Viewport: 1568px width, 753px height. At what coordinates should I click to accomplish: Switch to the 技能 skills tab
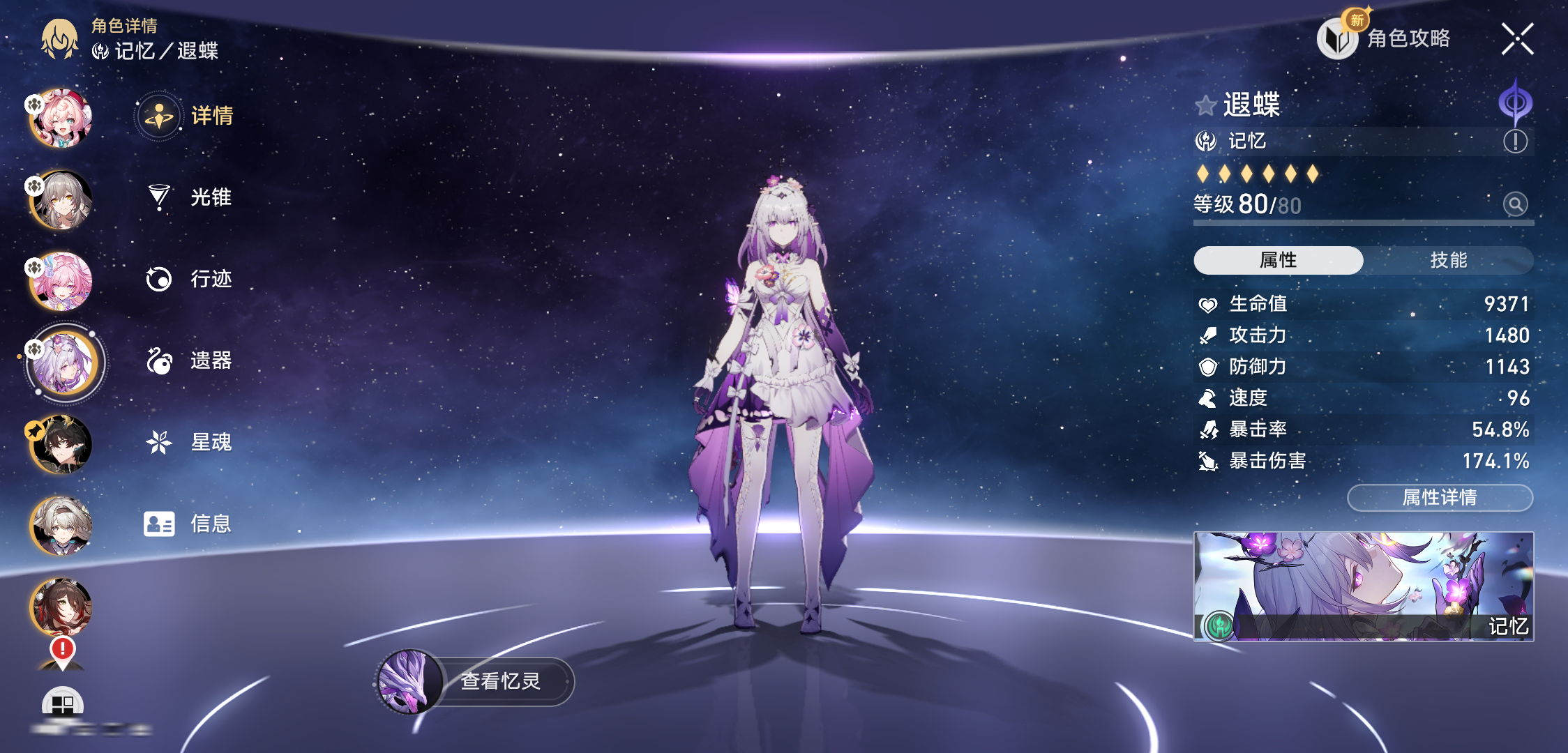click(x=1448, y=260)
